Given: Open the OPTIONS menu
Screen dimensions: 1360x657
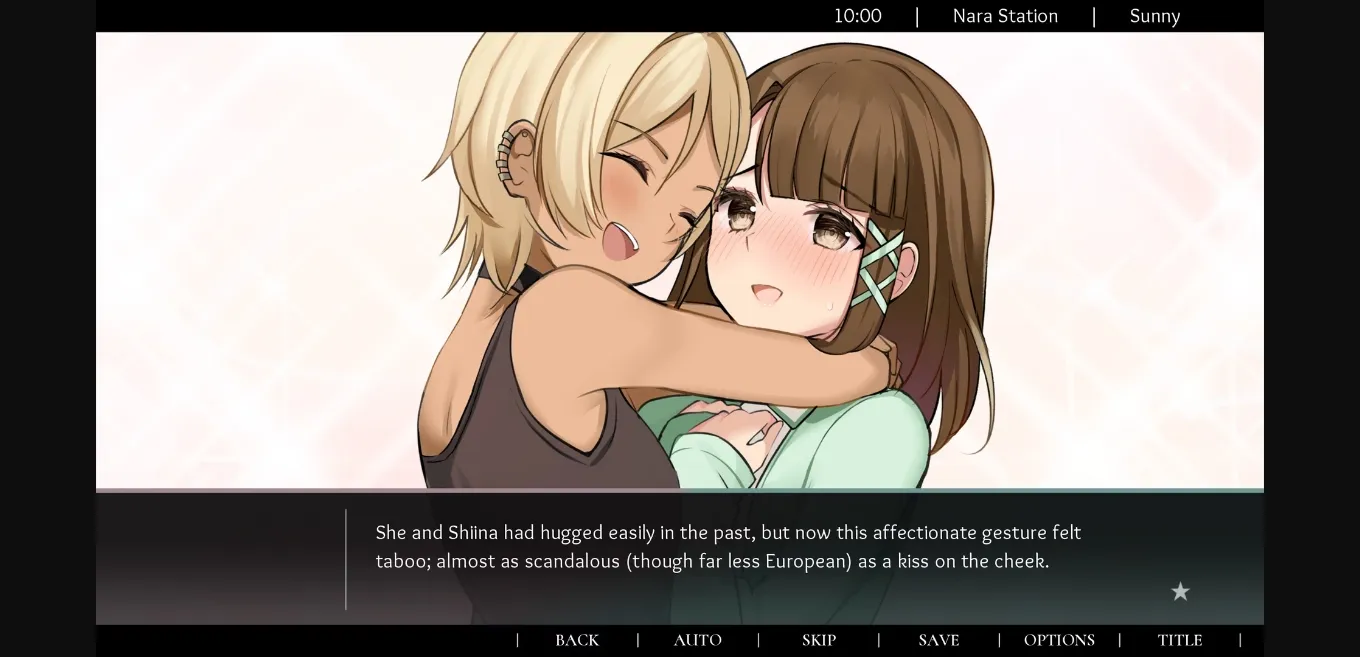Looking at the screenshot, I should coord(1059,640).
